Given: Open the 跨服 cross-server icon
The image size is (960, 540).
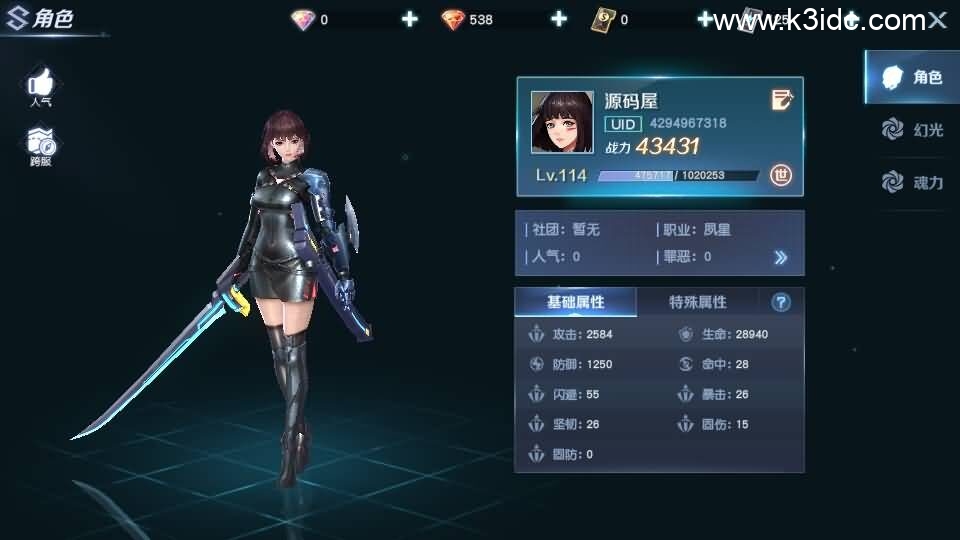Looking at the screenshot, I should [41, 145].
